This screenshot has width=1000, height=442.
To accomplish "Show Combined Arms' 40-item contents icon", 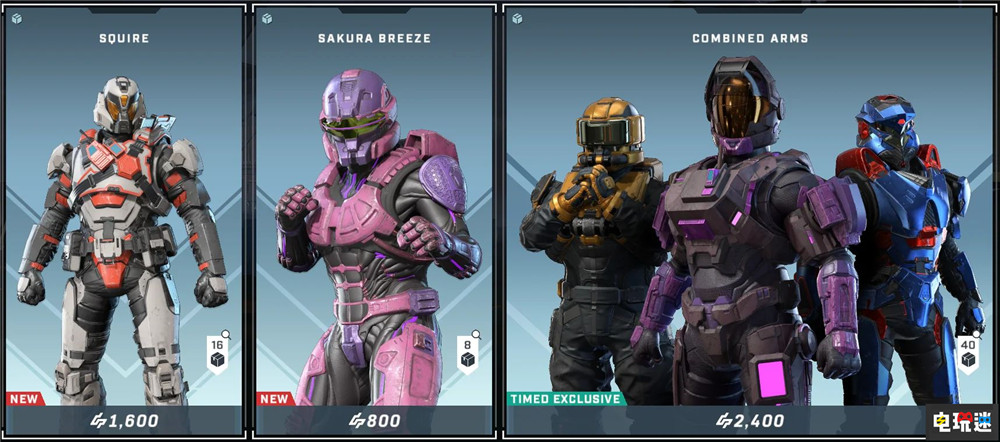I will click(967, 354).
